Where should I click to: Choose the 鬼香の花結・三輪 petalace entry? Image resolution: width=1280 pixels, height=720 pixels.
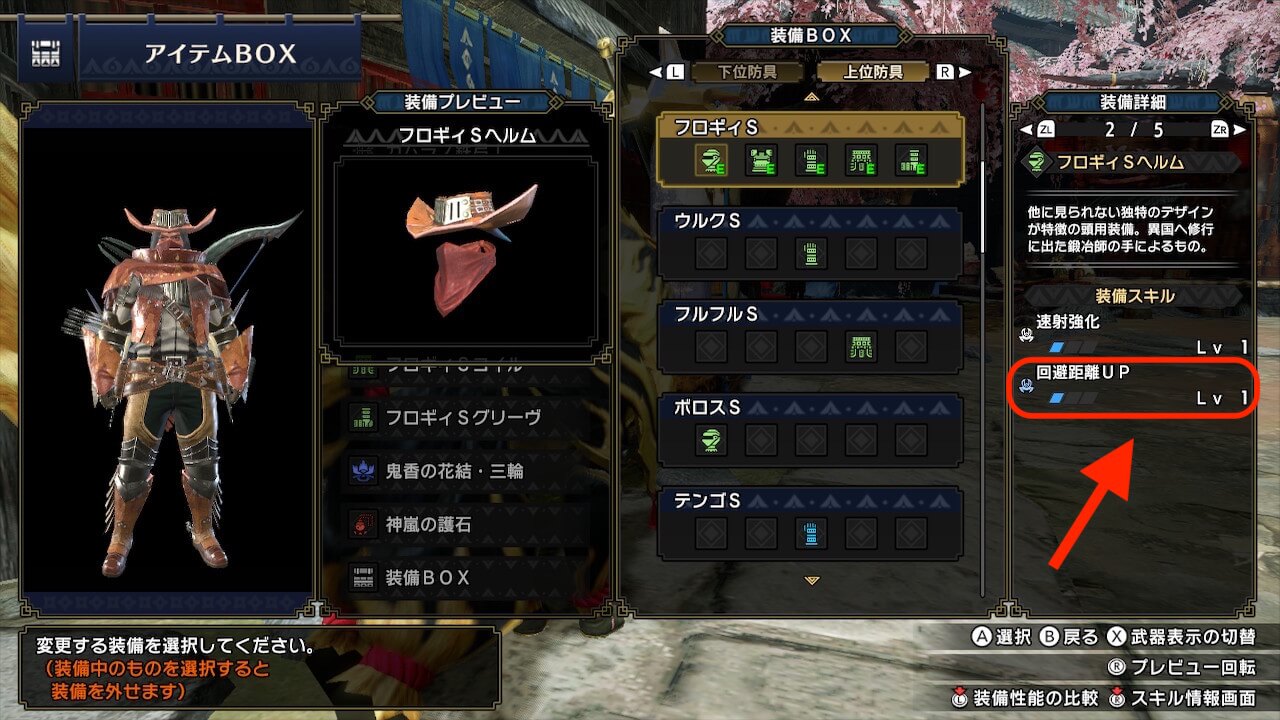[455, 470]
